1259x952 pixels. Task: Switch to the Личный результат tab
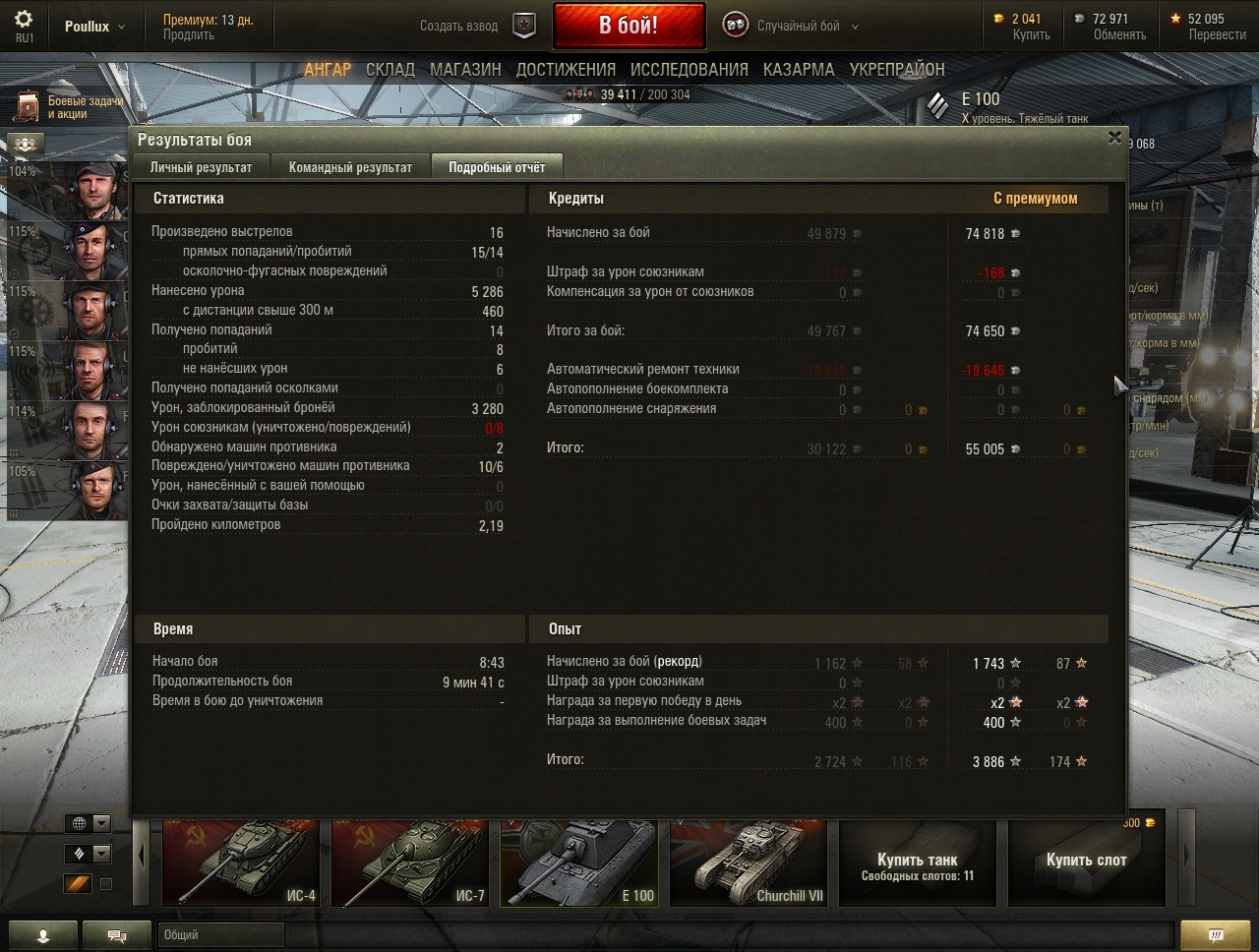point(201,167)
